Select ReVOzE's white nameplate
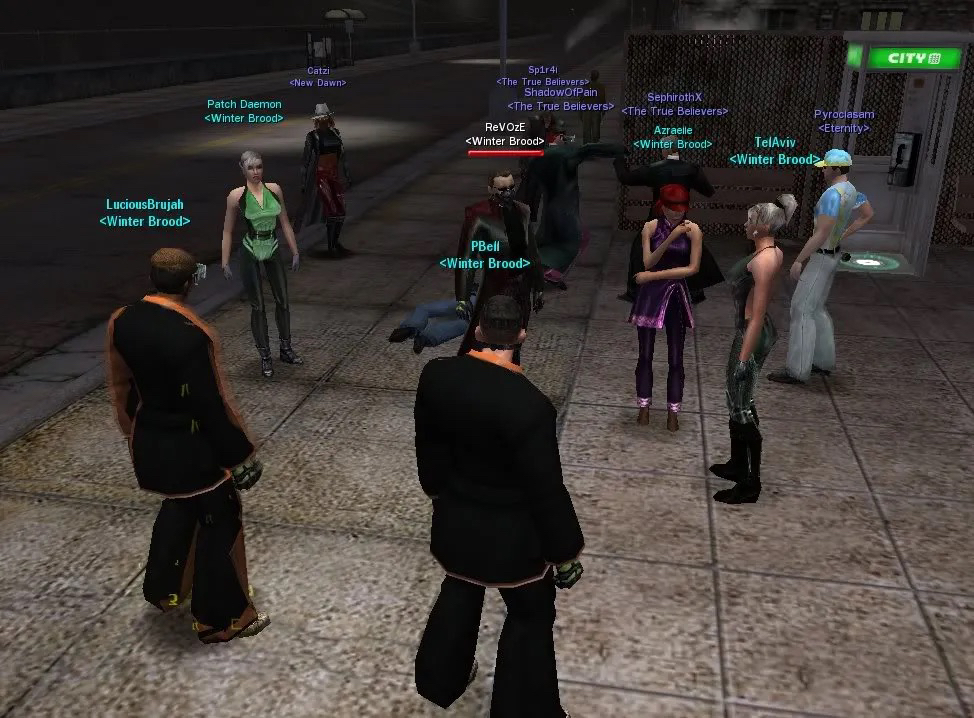 point(505,128)
